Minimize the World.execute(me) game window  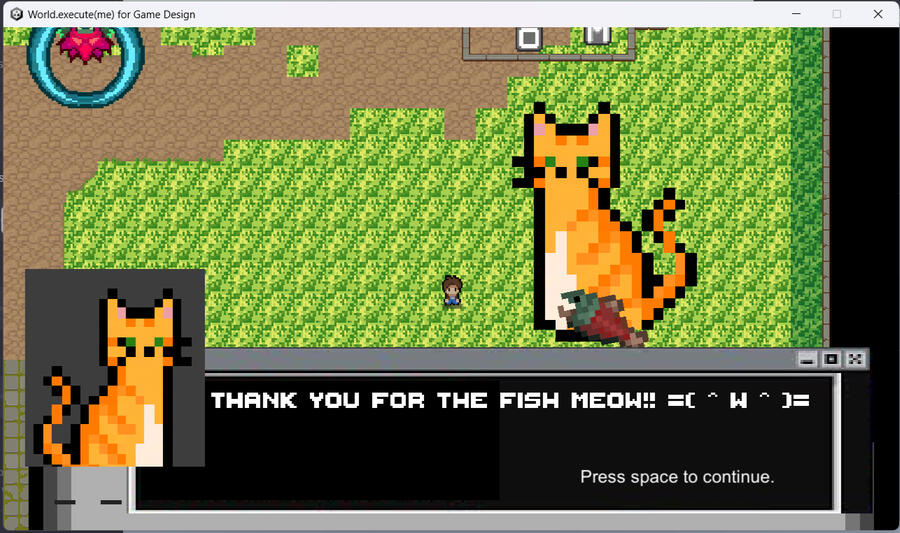tap(797, 14)
